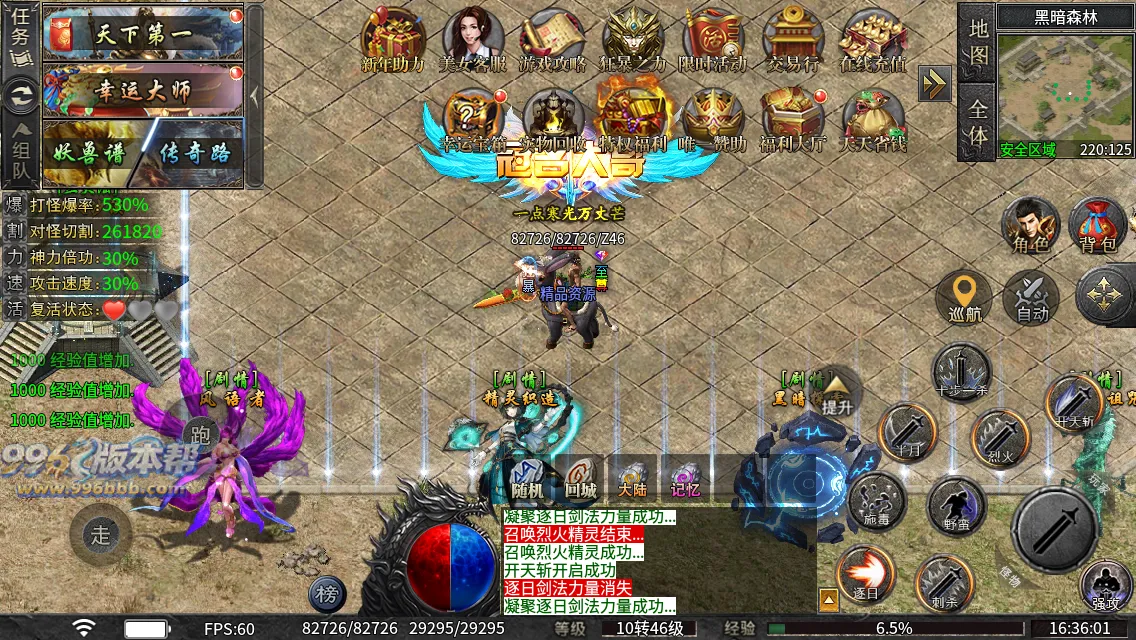Screen dimensions: 1136x640
Task: Open the 幸运大师 banner
Action: point(144,91)
